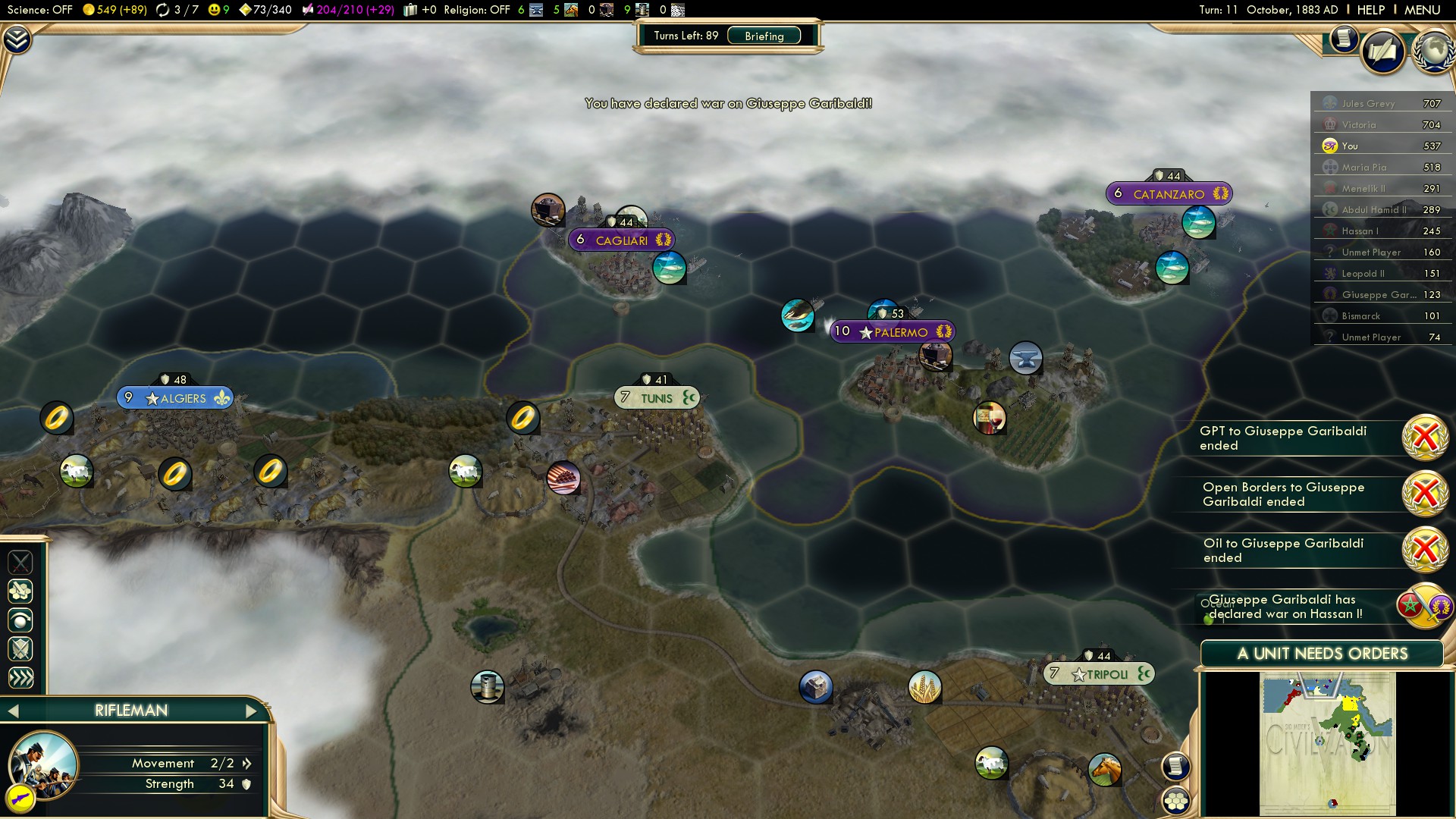Click the Briefing button
1456x819 pixels.
764,36
